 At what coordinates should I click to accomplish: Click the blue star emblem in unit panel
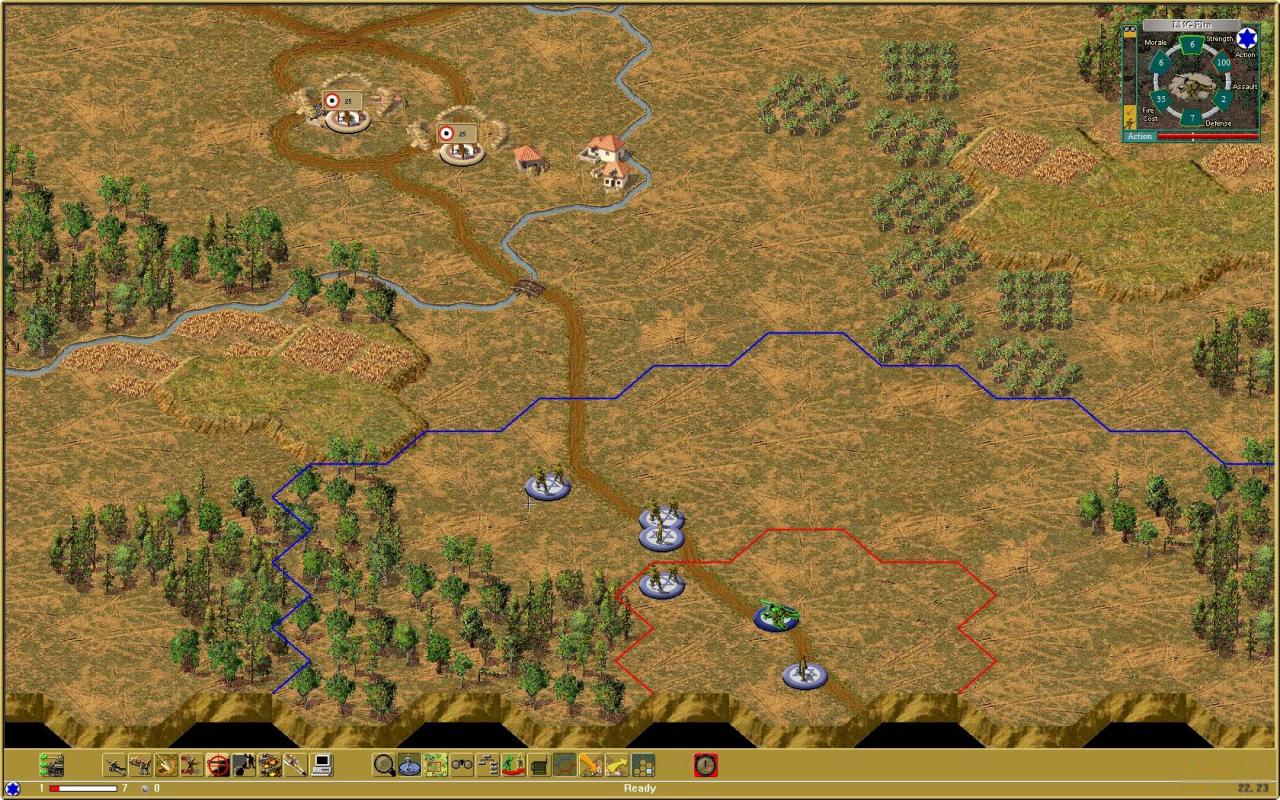(x=1246, y=39)
